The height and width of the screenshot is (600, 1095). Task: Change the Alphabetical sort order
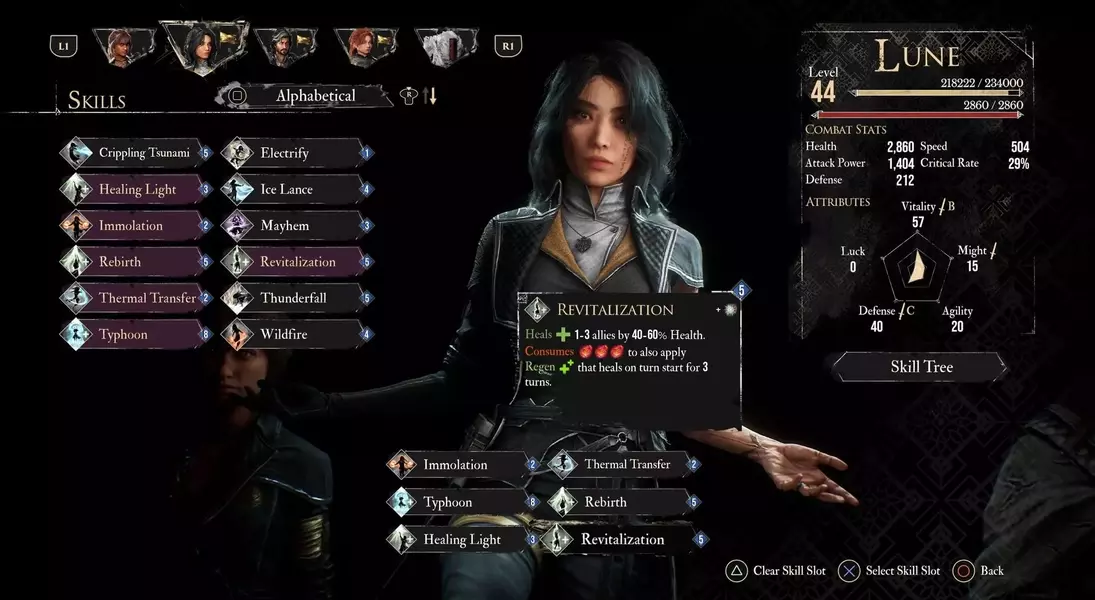[x=315, y=96]
